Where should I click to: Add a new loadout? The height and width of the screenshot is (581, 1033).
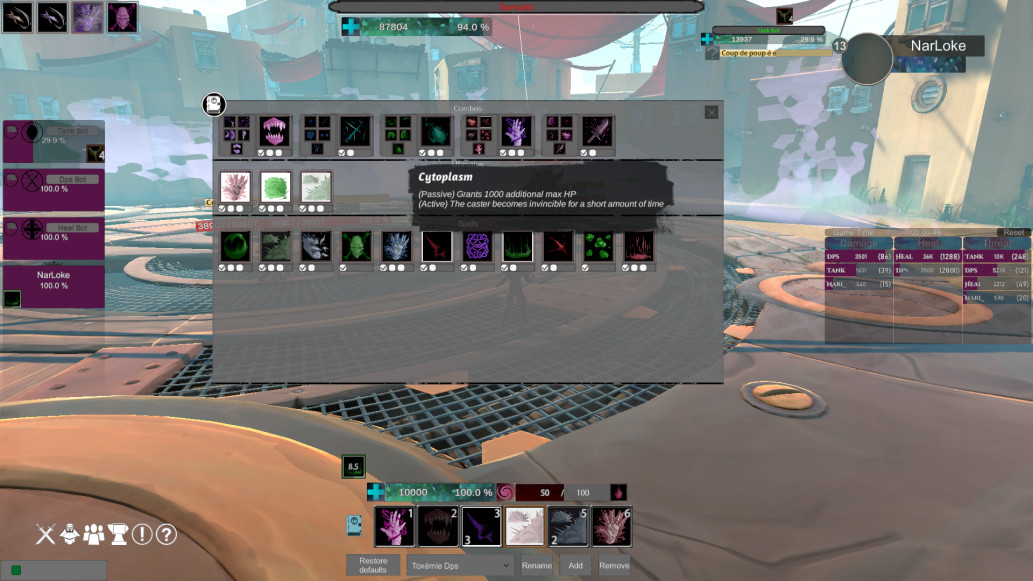tap(576, 565)
